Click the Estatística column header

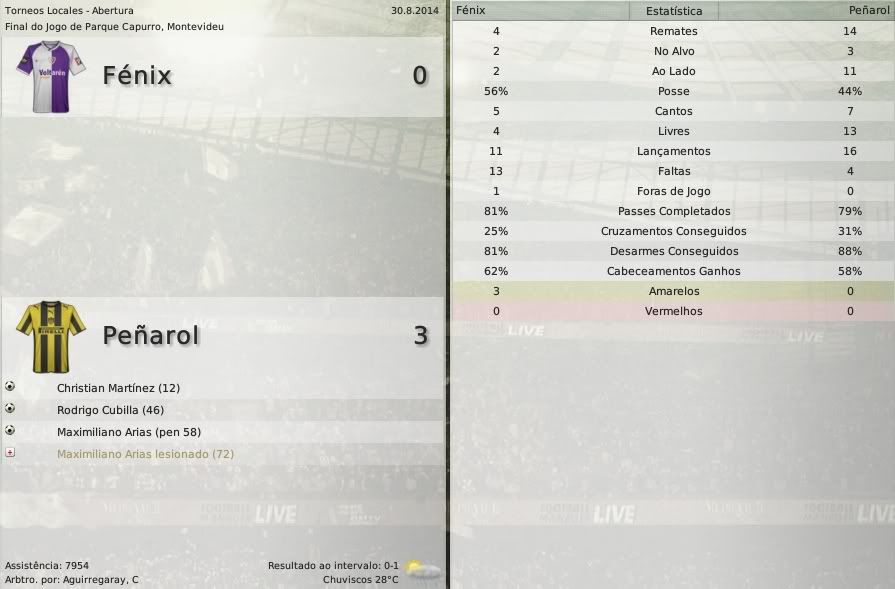coord(674,11)
